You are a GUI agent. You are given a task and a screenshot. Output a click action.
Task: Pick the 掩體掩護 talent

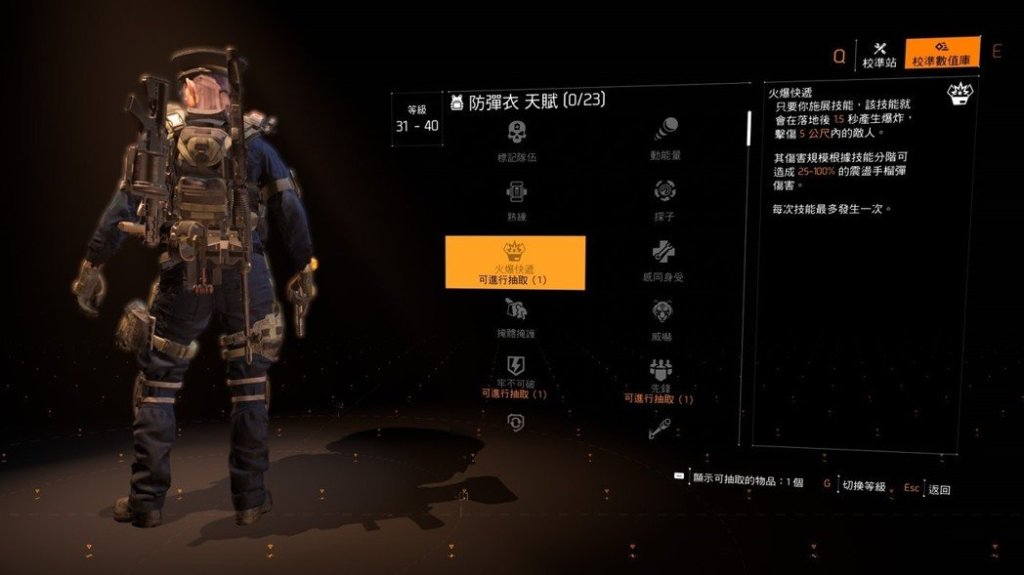pos(516,320)
